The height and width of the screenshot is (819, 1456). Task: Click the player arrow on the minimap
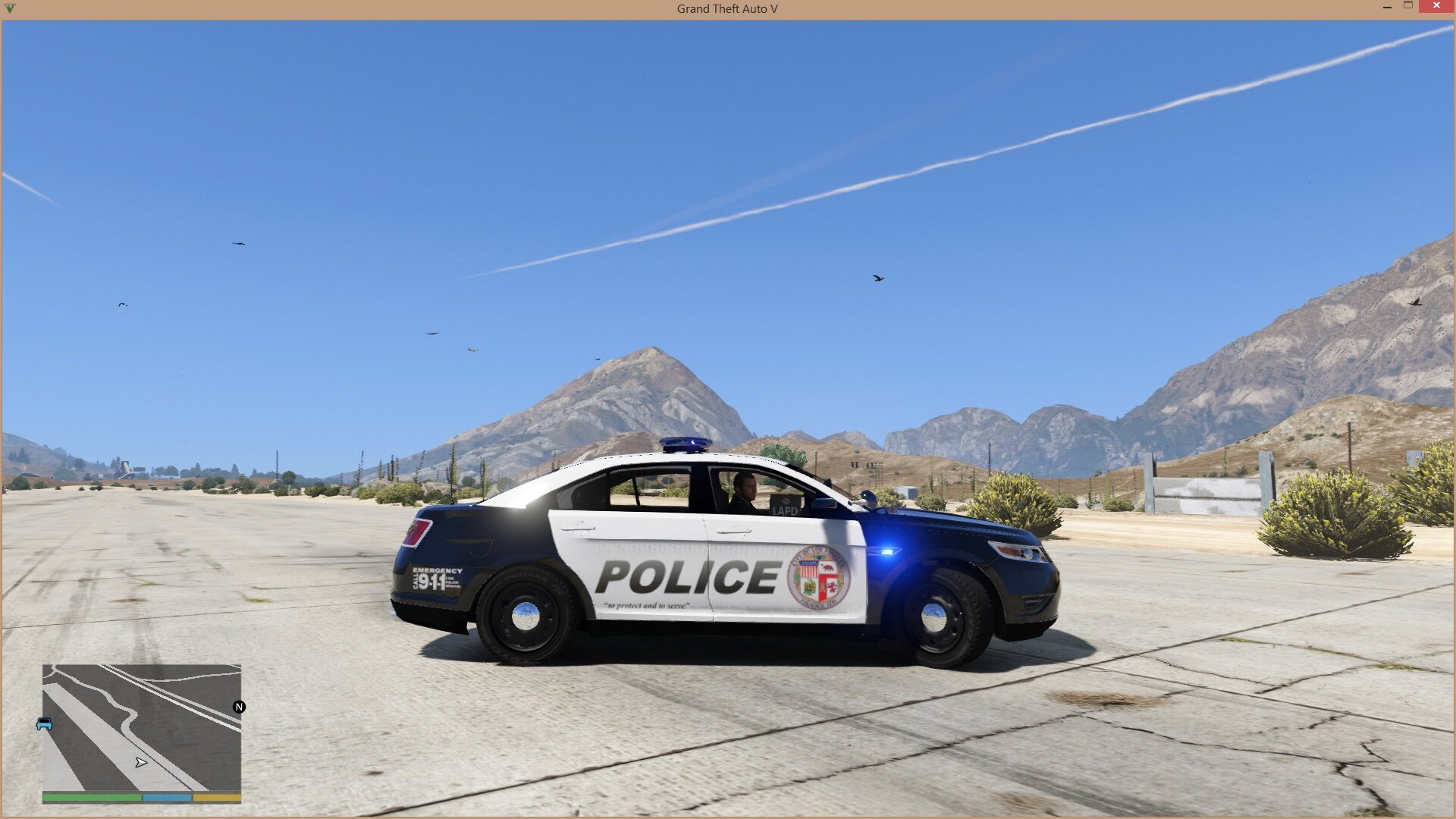tap(141, 762)
